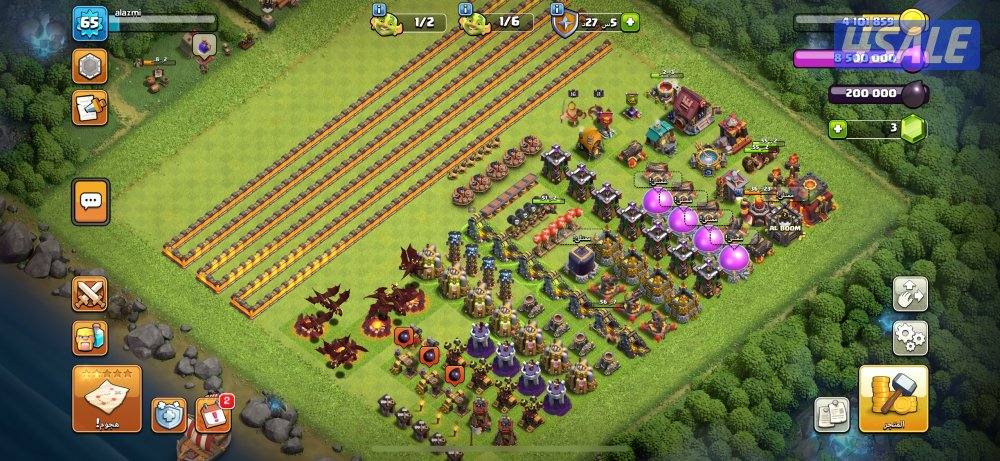Show info for the 1/6 builder counter
The height and width of the screenshot is (461, 1000).
(x=465, y=9)
